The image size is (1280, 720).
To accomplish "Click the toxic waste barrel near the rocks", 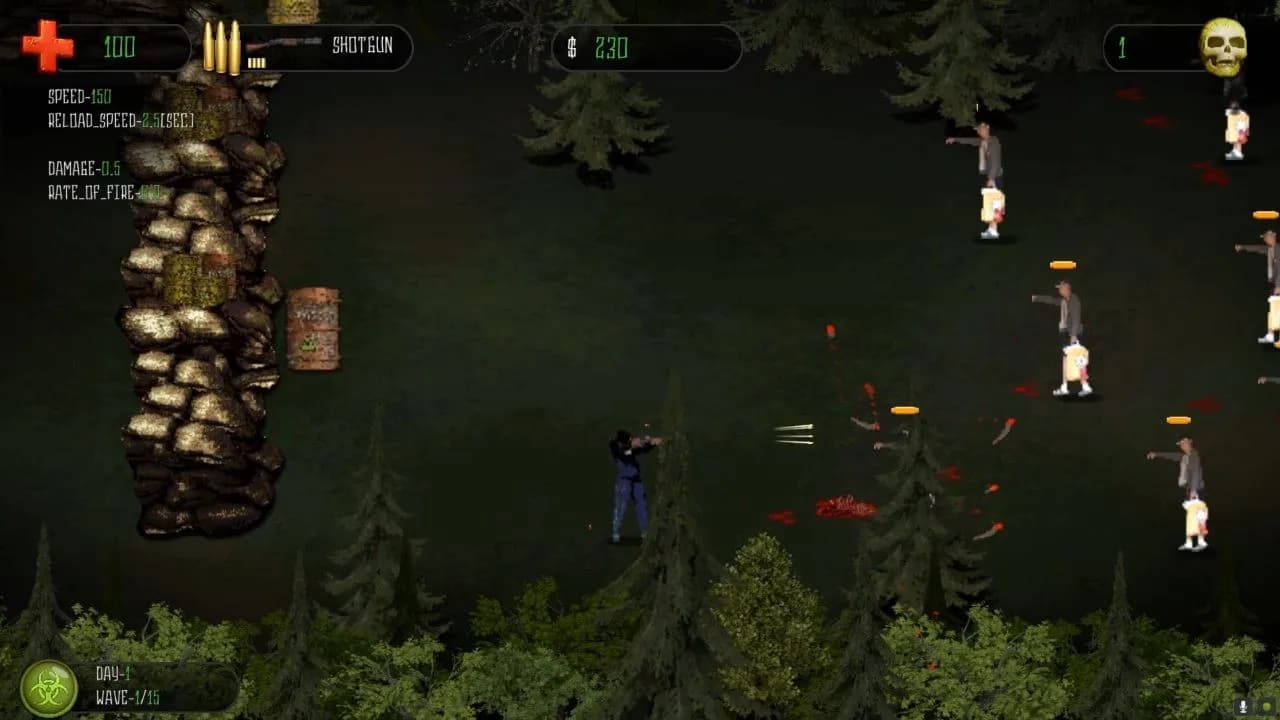I will click(x=313, y=330).
